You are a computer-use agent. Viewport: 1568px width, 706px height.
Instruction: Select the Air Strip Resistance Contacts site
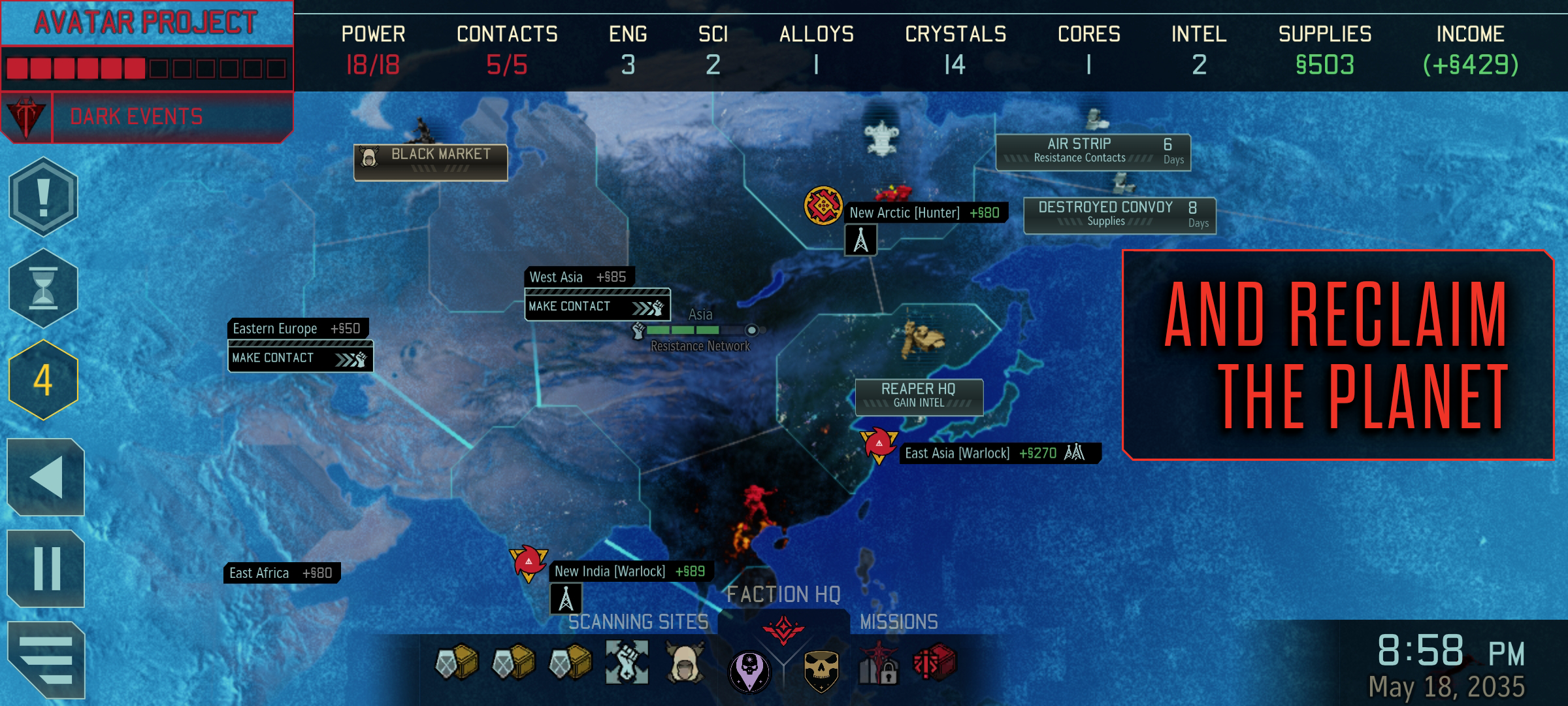[x=1093, y=152]
